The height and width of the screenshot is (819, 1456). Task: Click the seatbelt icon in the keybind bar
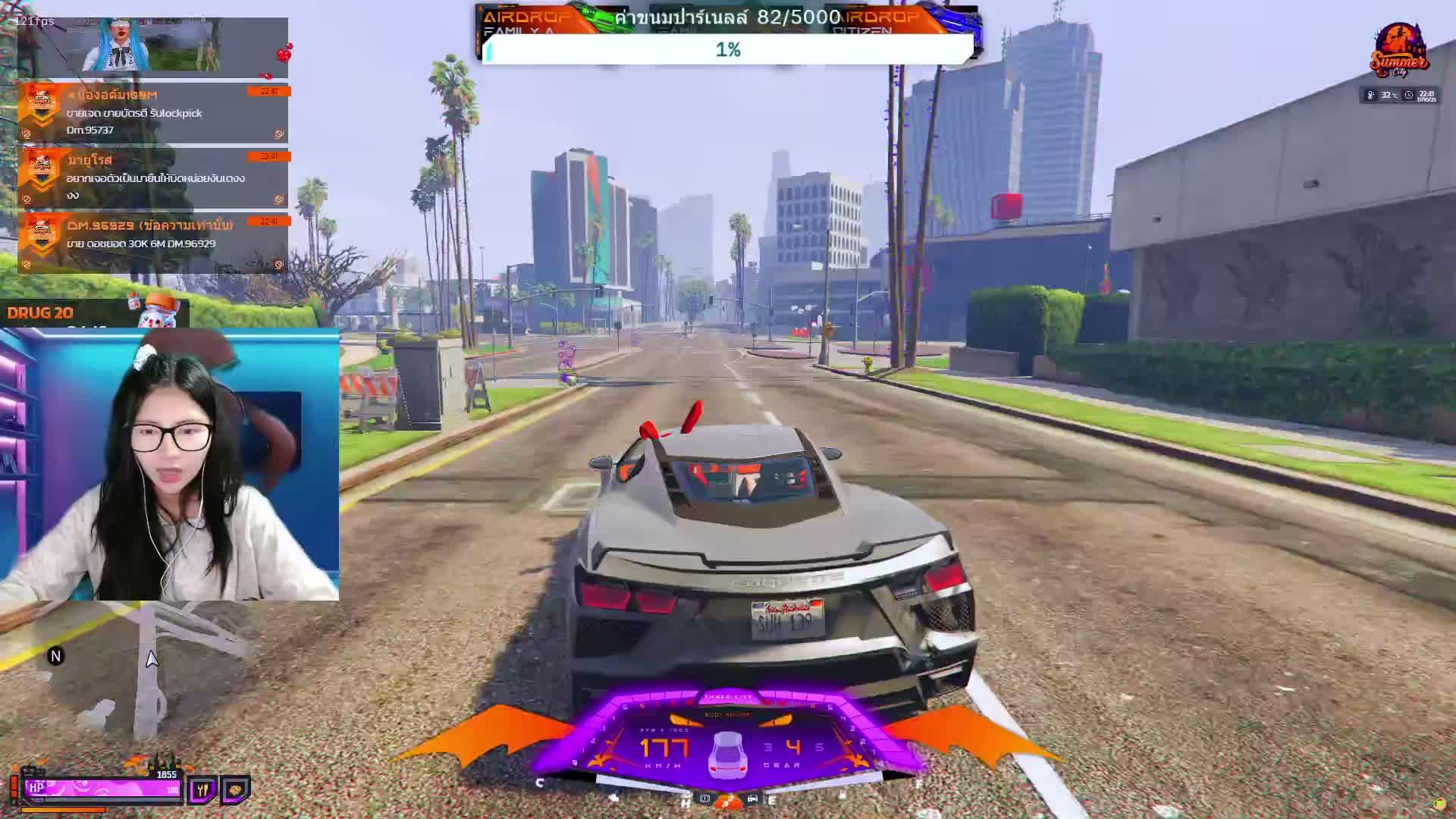pos(614,799)
